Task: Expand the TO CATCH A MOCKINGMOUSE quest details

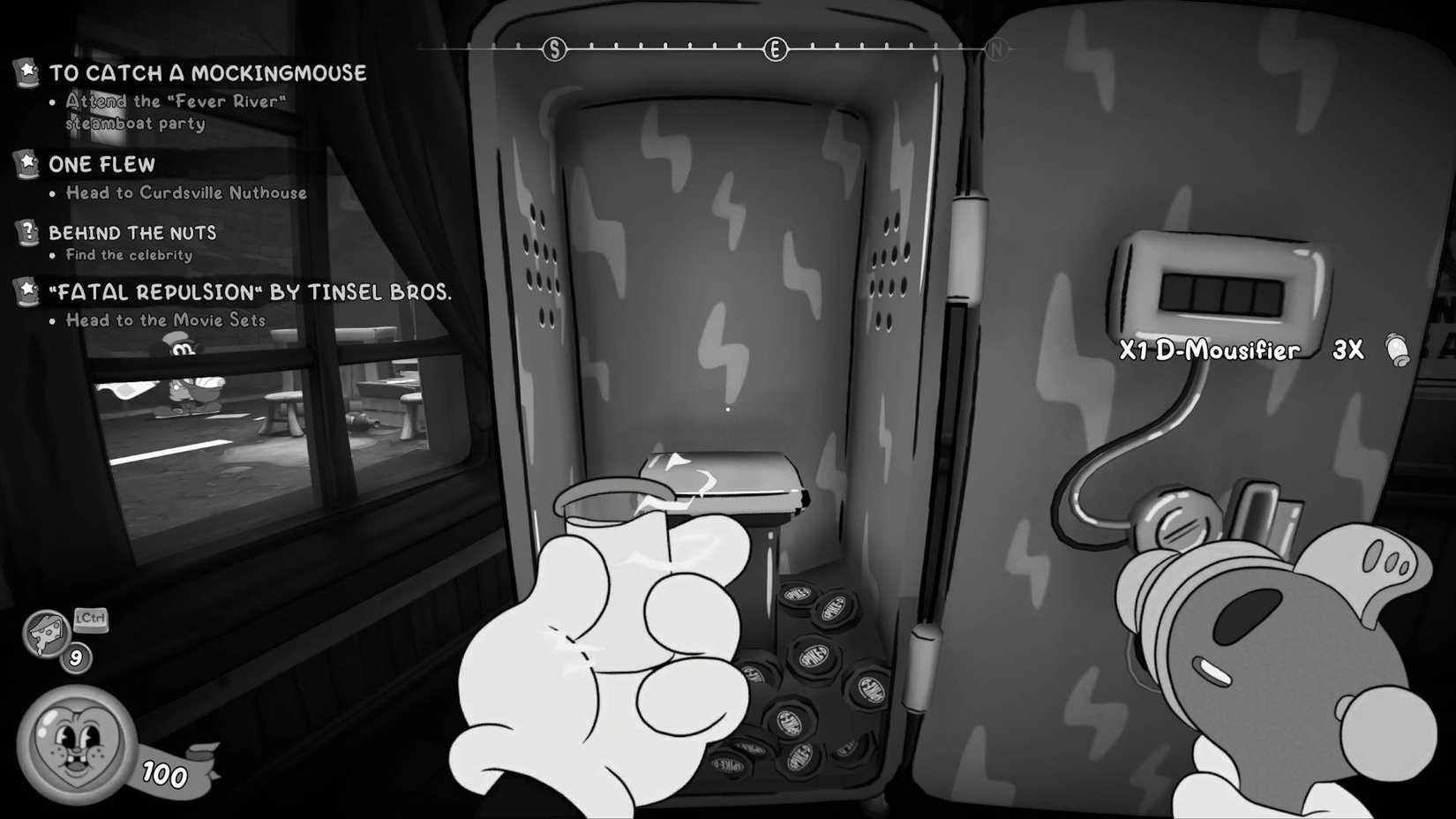Action: tap(207, 73)
